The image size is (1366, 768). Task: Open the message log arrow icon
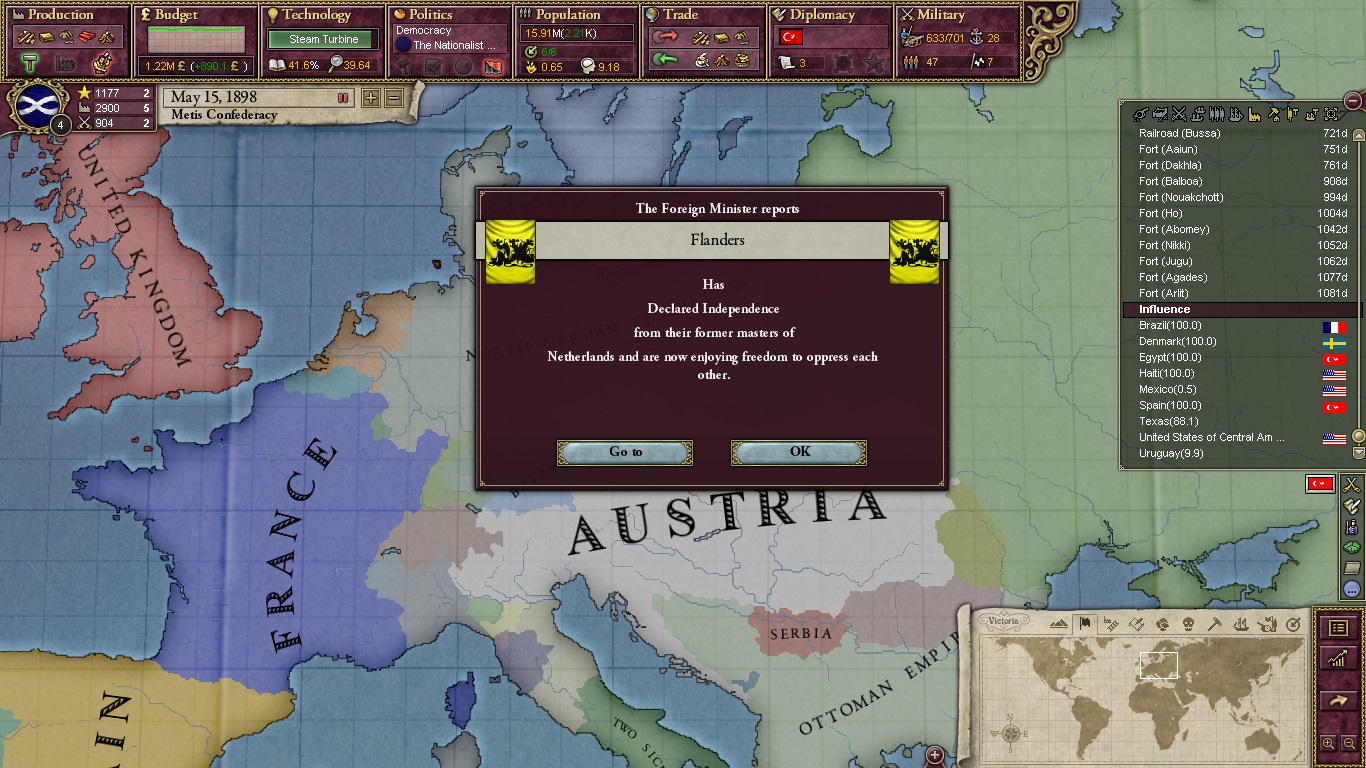click(1337, 700)
